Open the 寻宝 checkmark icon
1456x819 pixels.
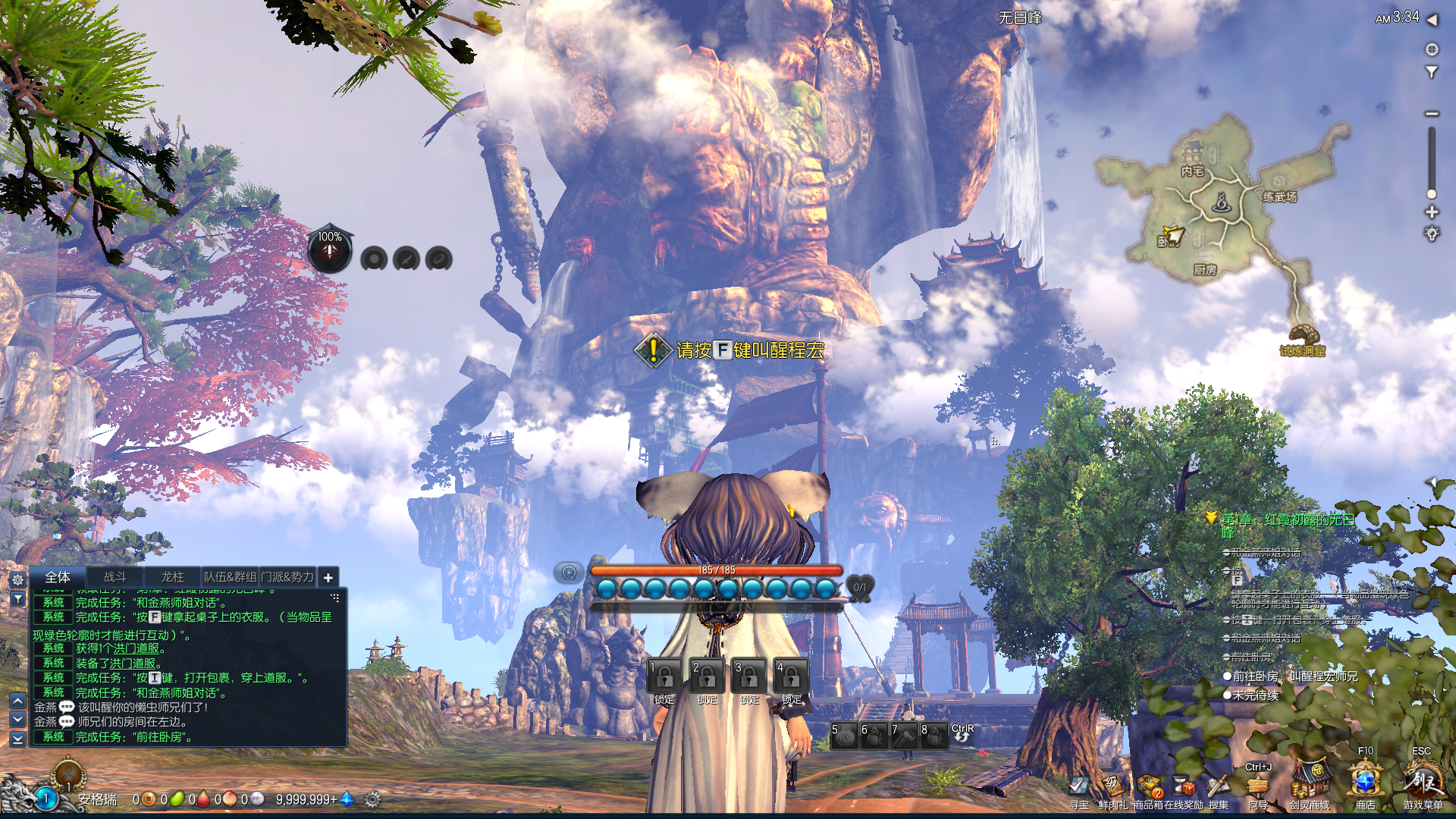[1078, 786]
